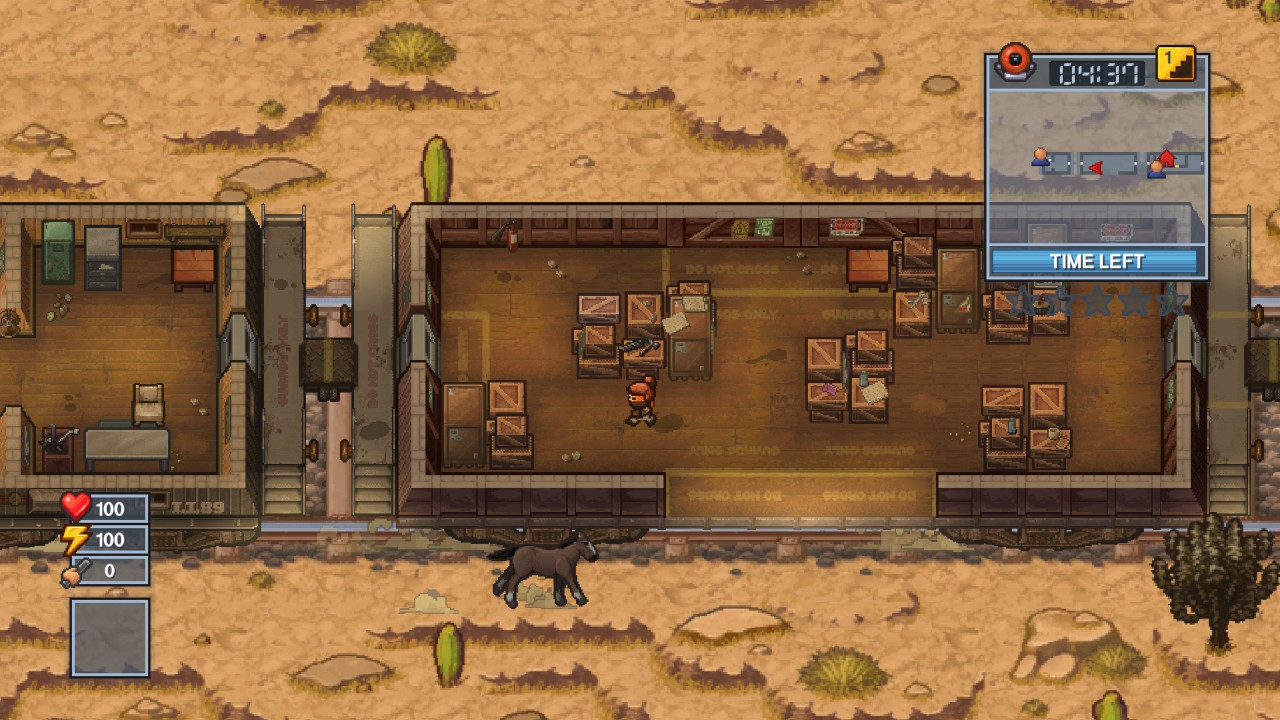
Task: Click the energy value reading 100
Action: pyautogui.click(x=111, y=539)
